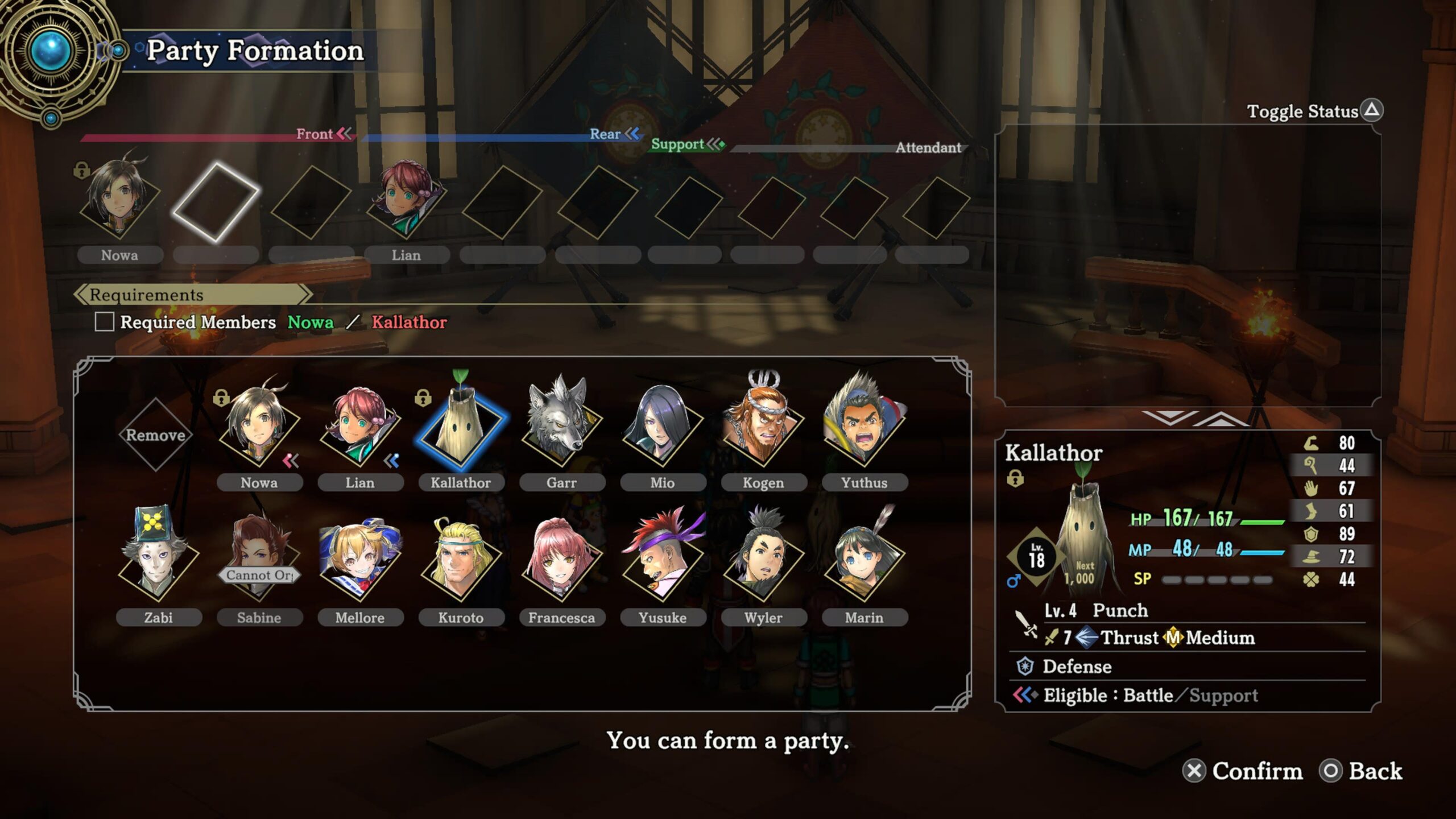1456x819 pixels.
Task: Pick Yusuke's portrait
Action: coord(662,560)
